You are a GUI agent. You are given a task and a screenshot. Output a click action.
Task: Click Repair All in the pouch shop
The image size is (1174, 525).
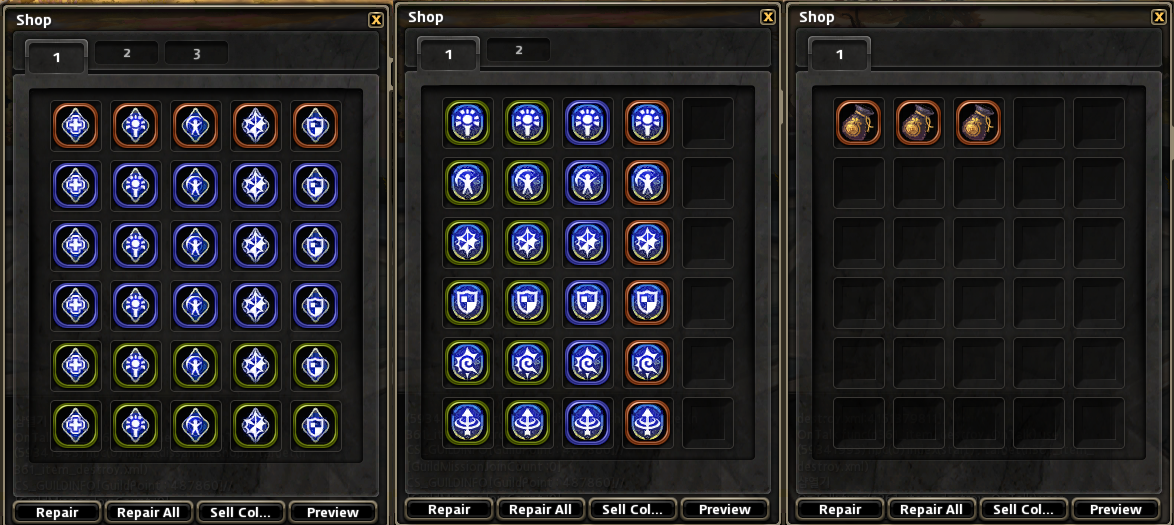(x=932, y=510)
